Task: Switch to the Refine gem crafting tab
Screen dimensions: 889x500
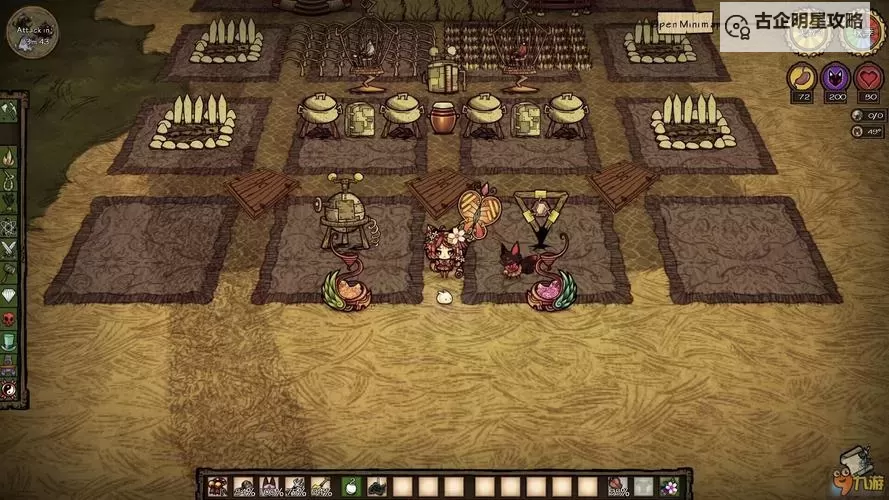Action: (x=9, y=296)
